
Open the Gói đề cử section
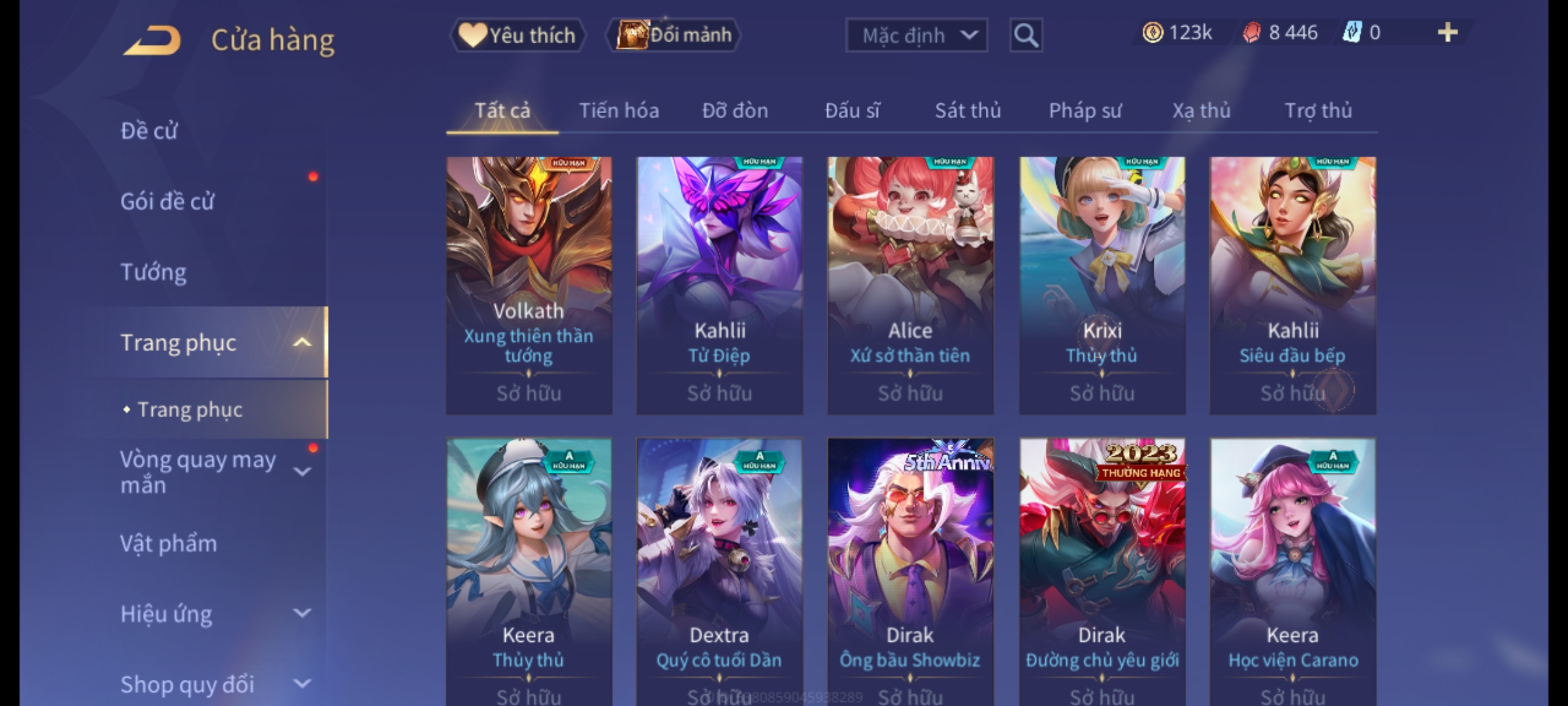[167, 201]
